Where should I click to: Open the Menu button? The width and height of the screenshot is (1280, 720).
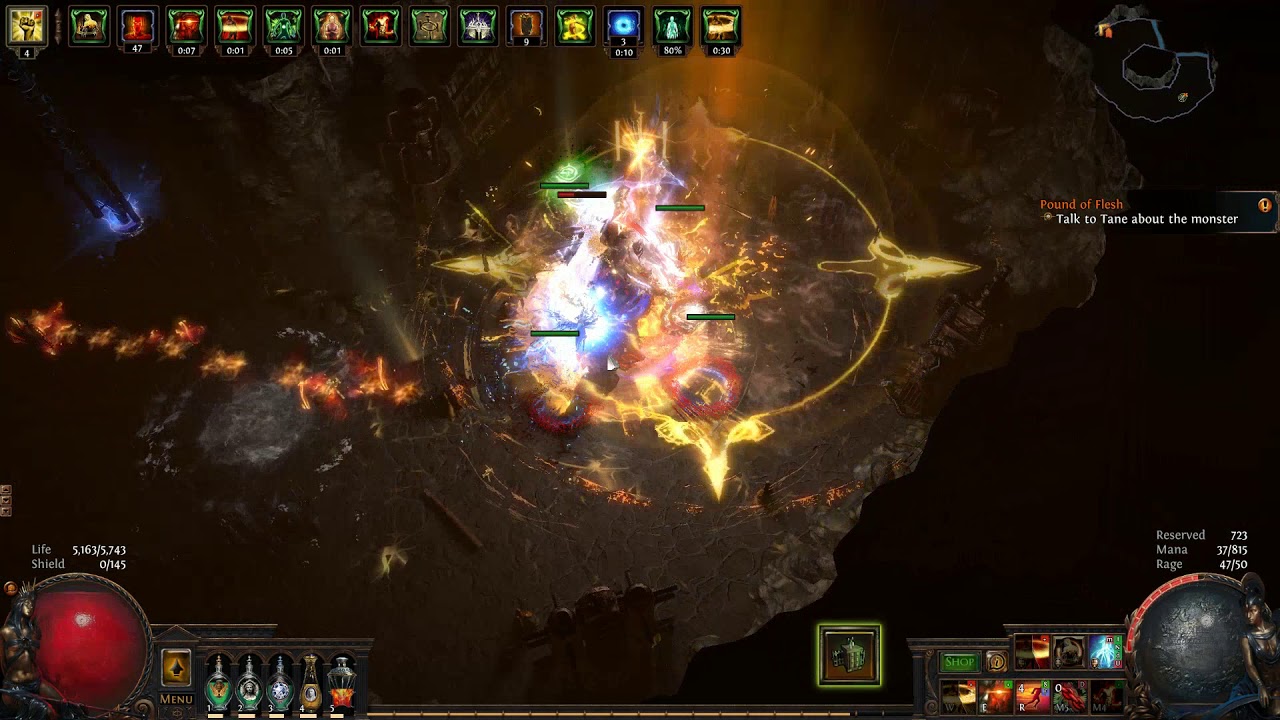click(176, 699)
